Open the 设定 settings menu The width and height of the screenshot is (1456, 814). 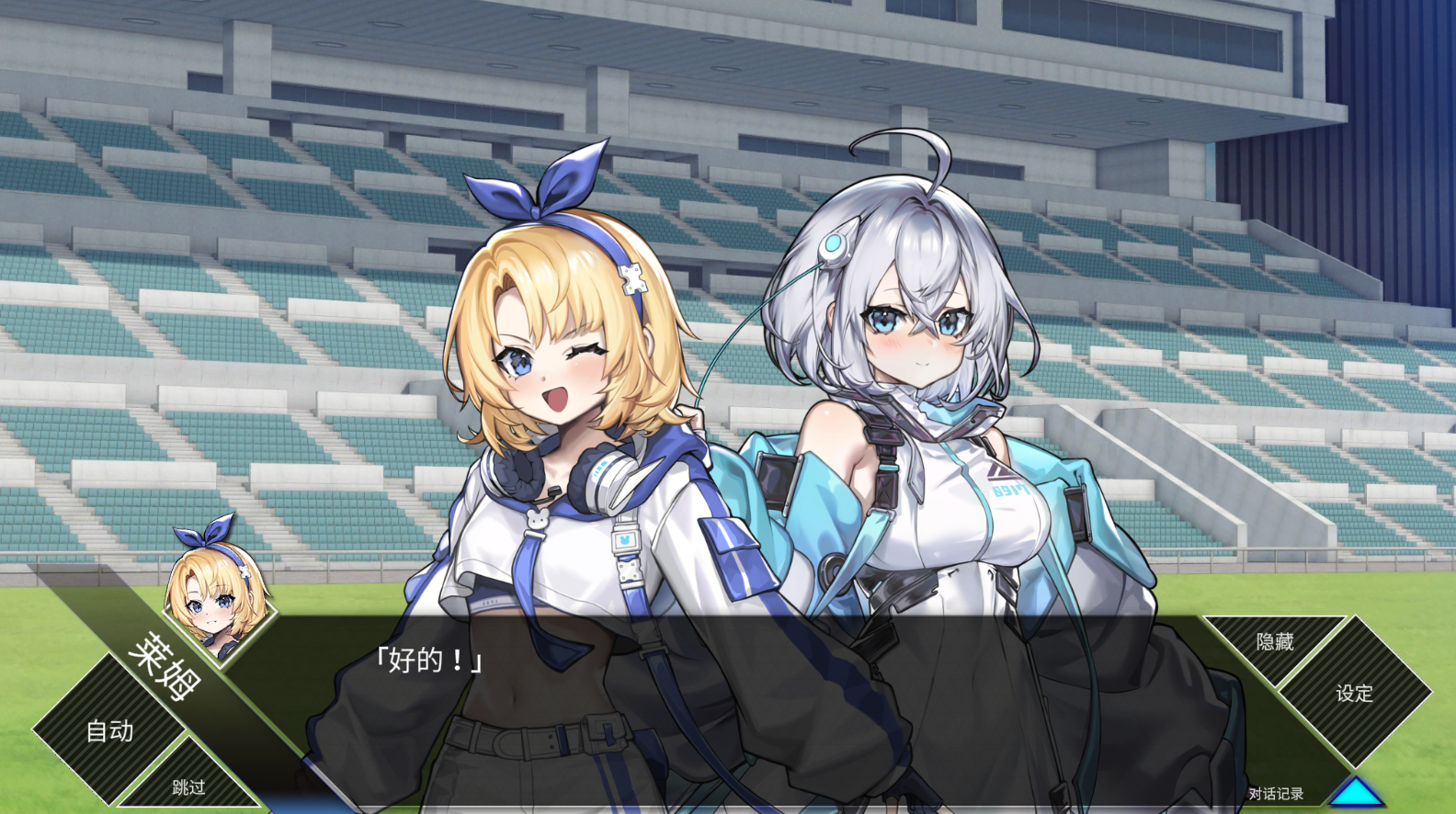(1354, 693)
